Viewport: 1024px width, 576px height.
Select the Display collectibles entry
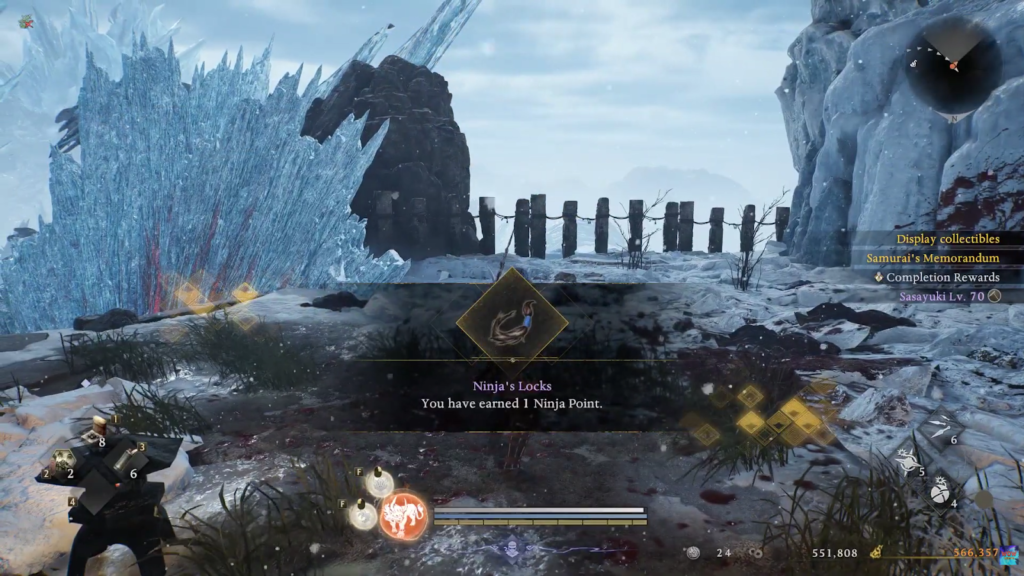947,239
